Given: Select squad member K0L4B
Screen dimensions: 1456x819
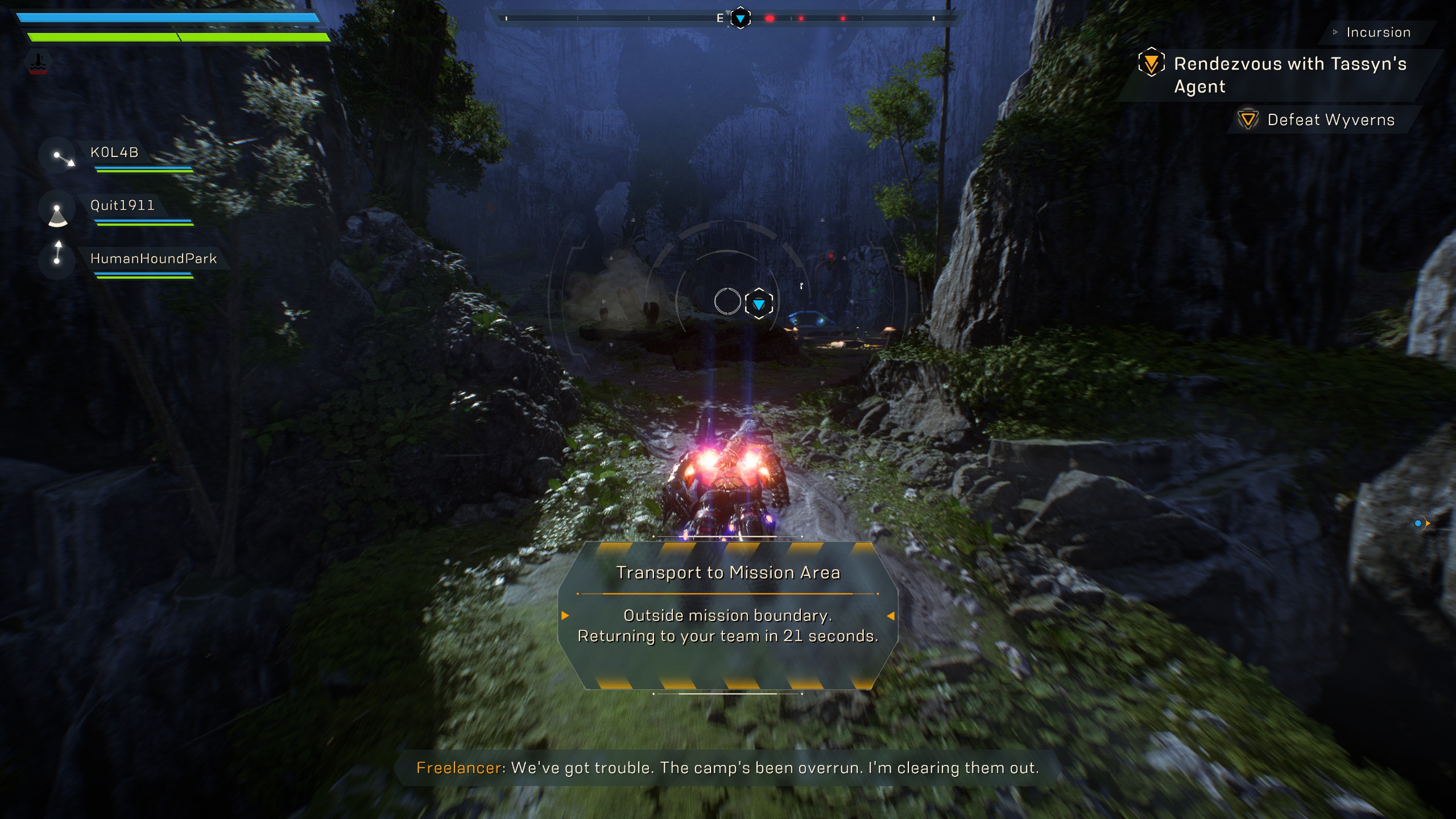Looking at the screenshot, I should click(114, 152).
